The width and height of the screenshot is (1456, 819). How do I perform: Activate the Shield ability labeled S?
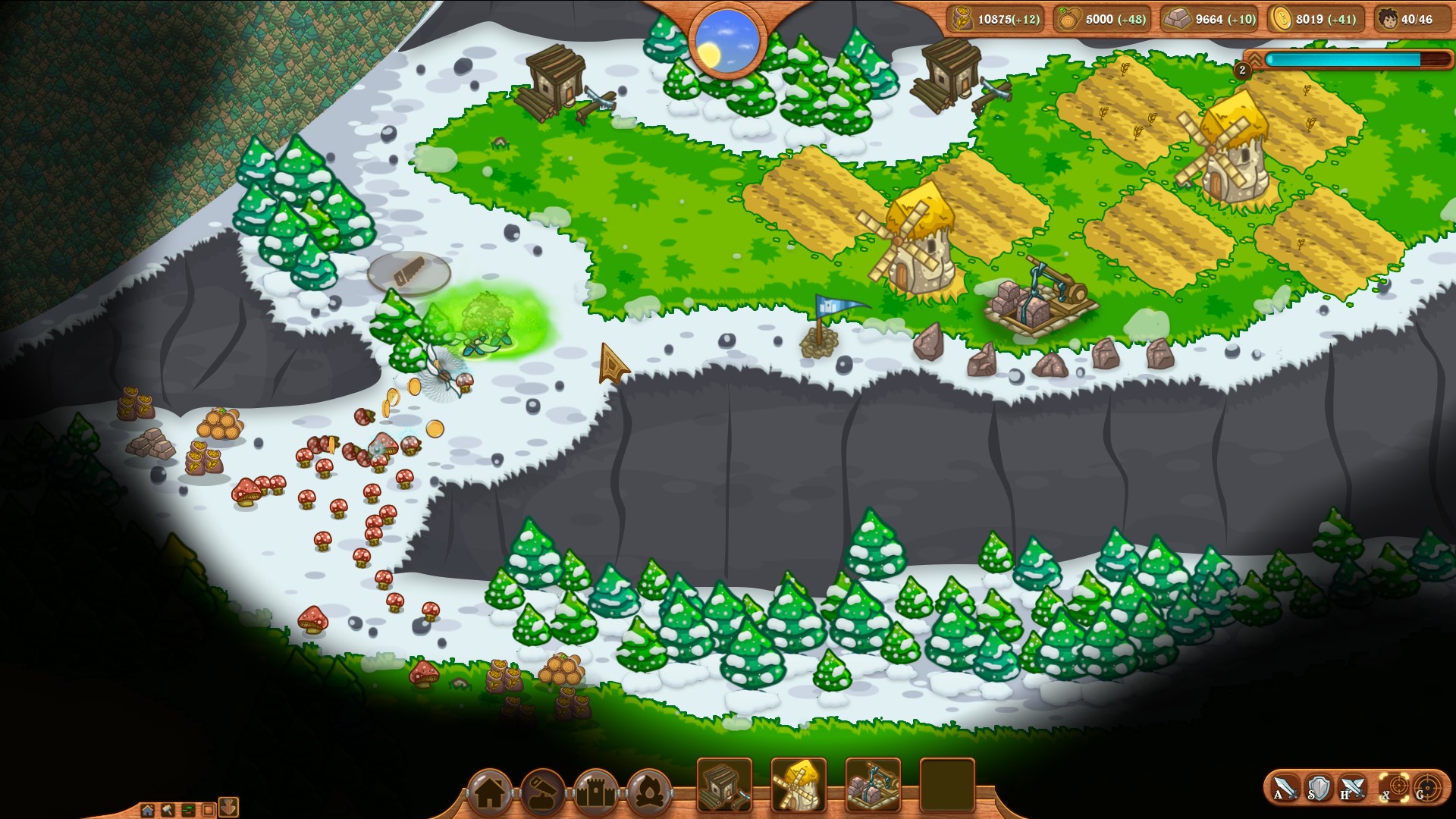click(x=1318, y=786)
